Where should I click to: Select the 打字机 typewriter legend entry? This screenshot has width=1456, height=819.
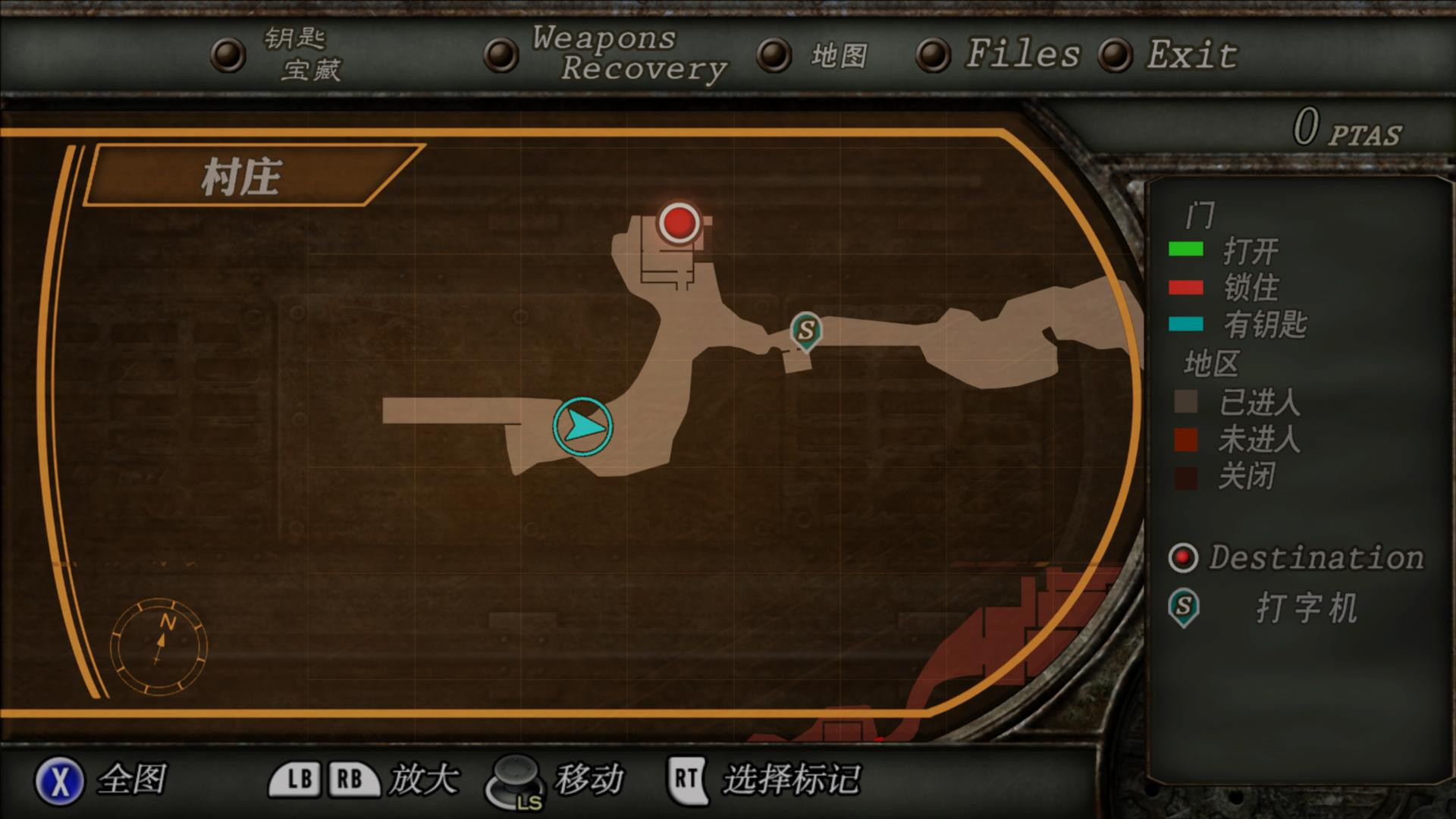click(x=1306, y=608)
